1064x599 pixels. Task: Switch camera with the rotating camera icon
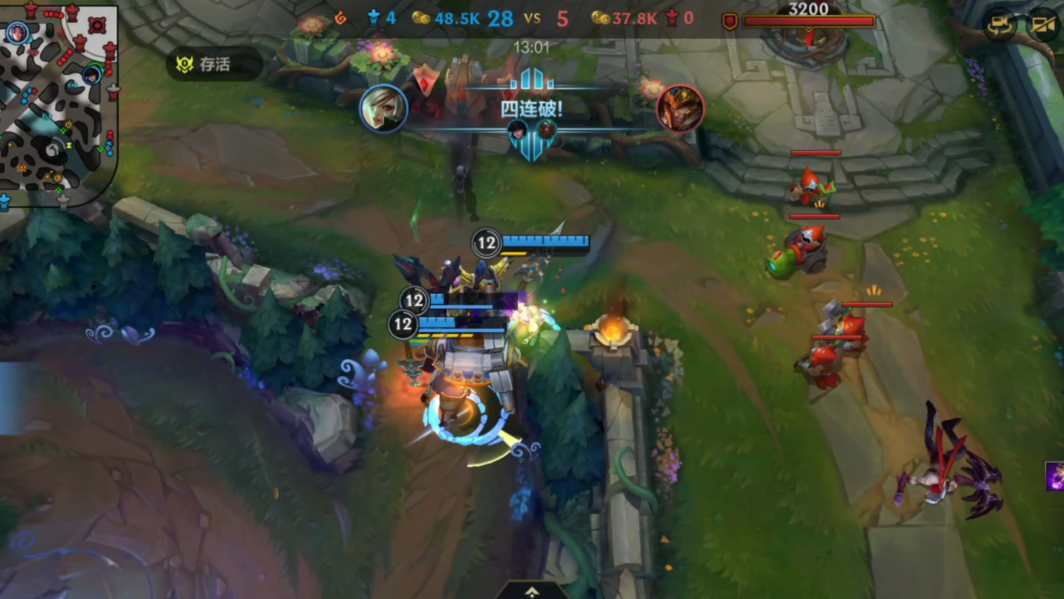pyautogui.click(x=1000, y=27)
